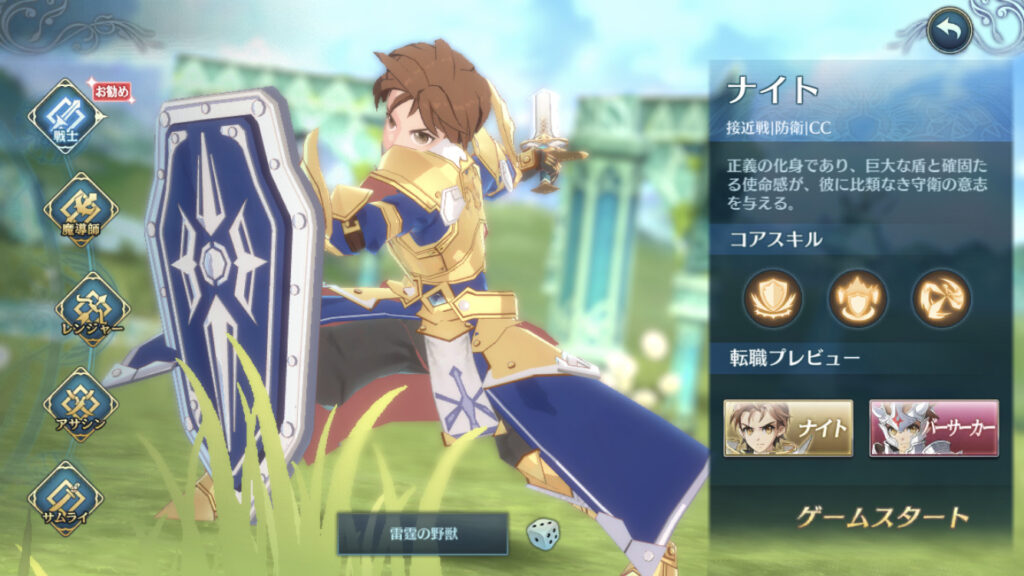Screen dimensions: 1024x576
Task: Edit the character name field 雷霆の野獣
Action: 422,533
